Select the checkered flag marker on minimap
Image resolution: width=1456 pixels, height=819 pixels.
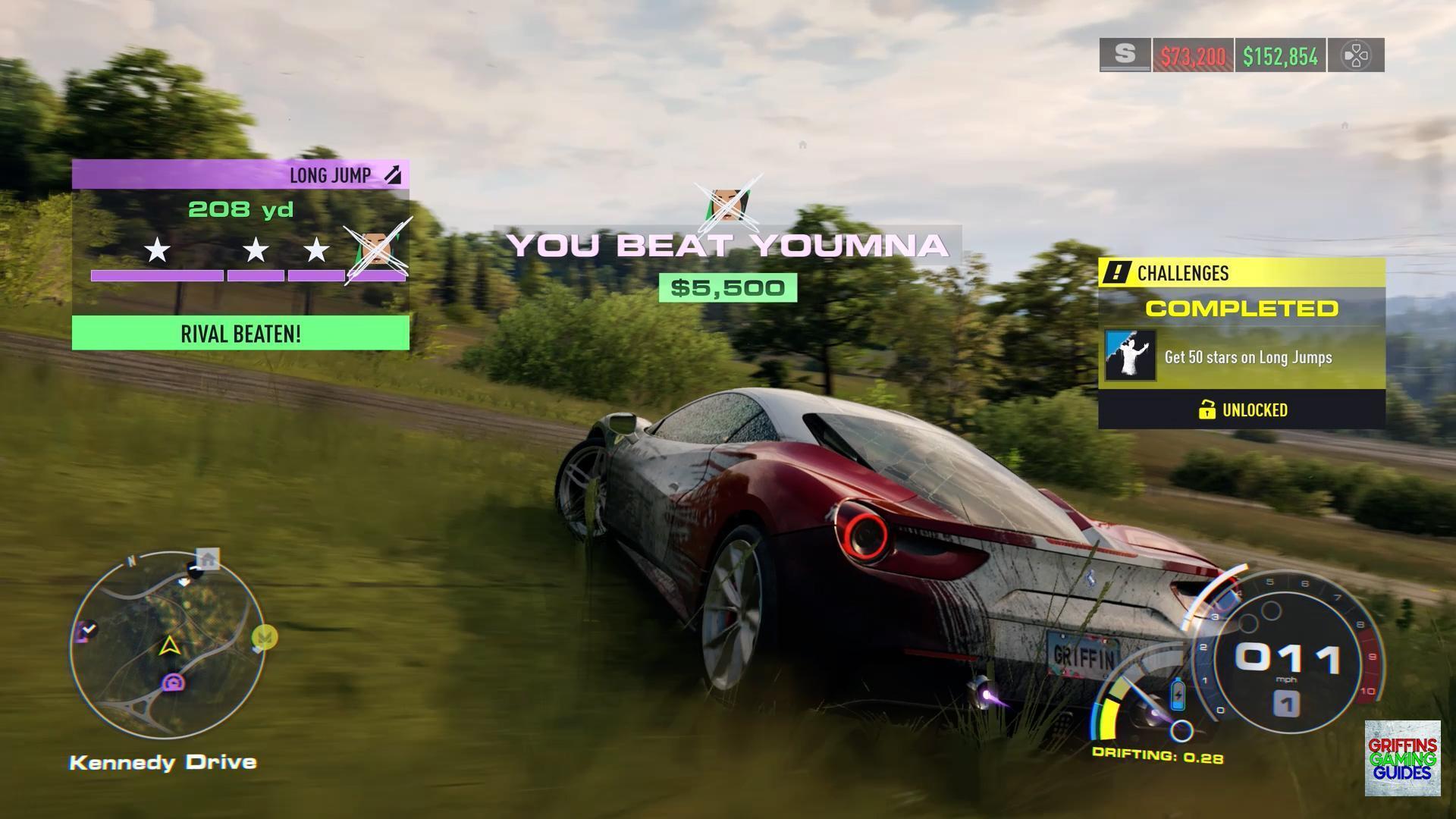[87, 629]
